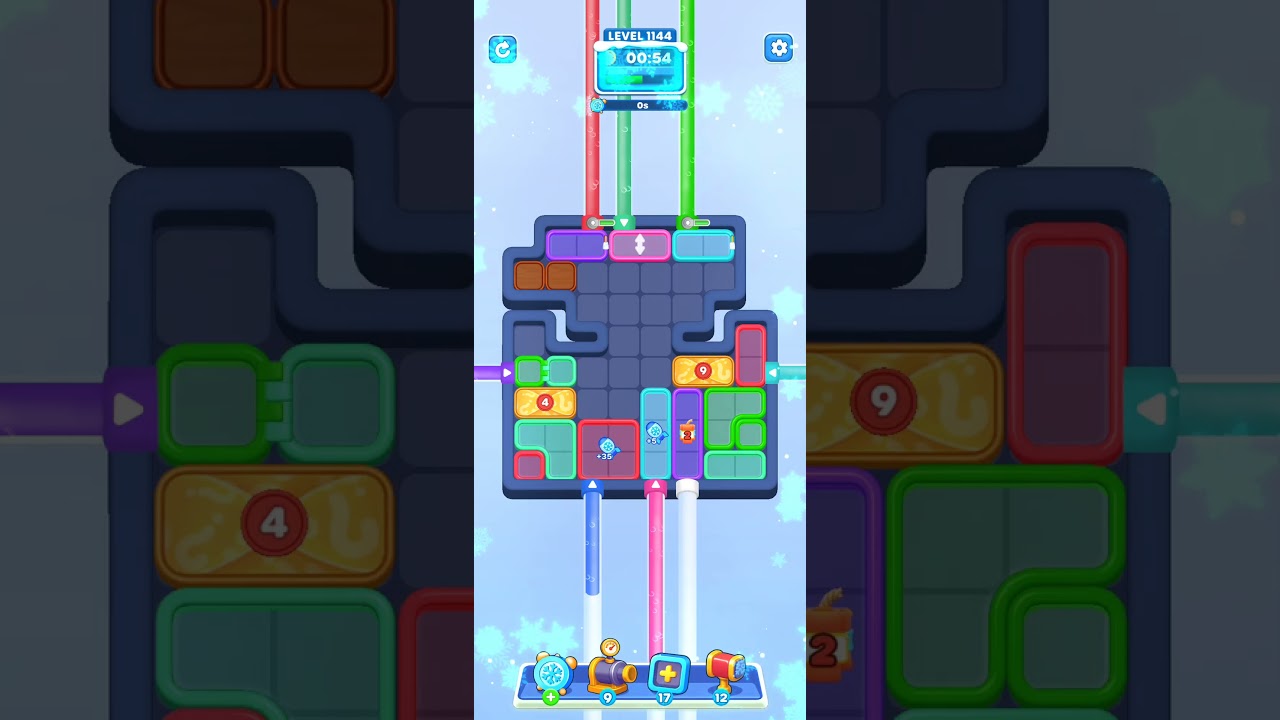Click the 00:54 countdown timer
The width and height of the screenshot is (1280, 720).
pos(640,57)
